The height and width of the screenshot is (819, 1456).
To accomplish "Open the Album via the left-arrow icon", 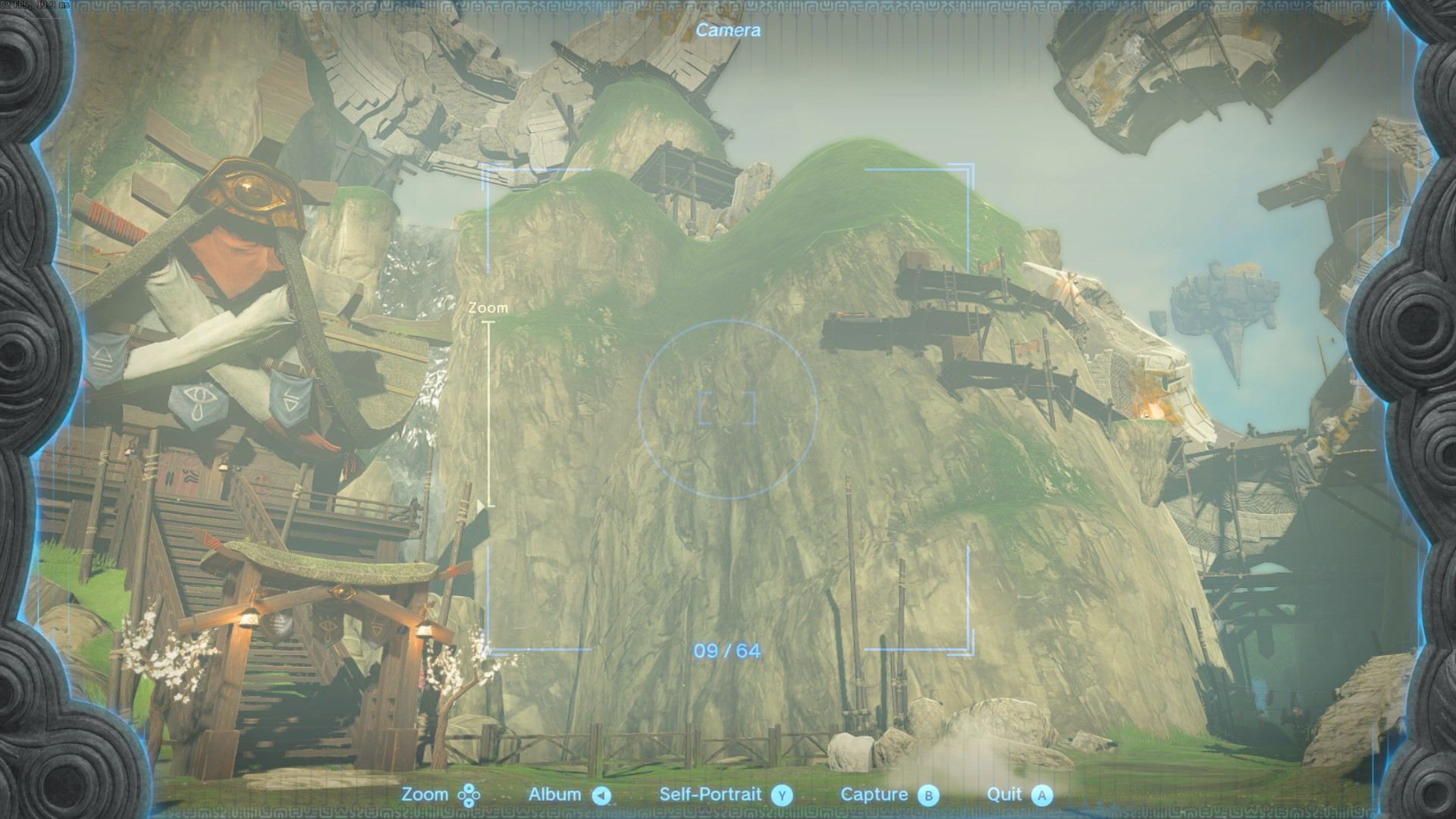I will [601, 795].
